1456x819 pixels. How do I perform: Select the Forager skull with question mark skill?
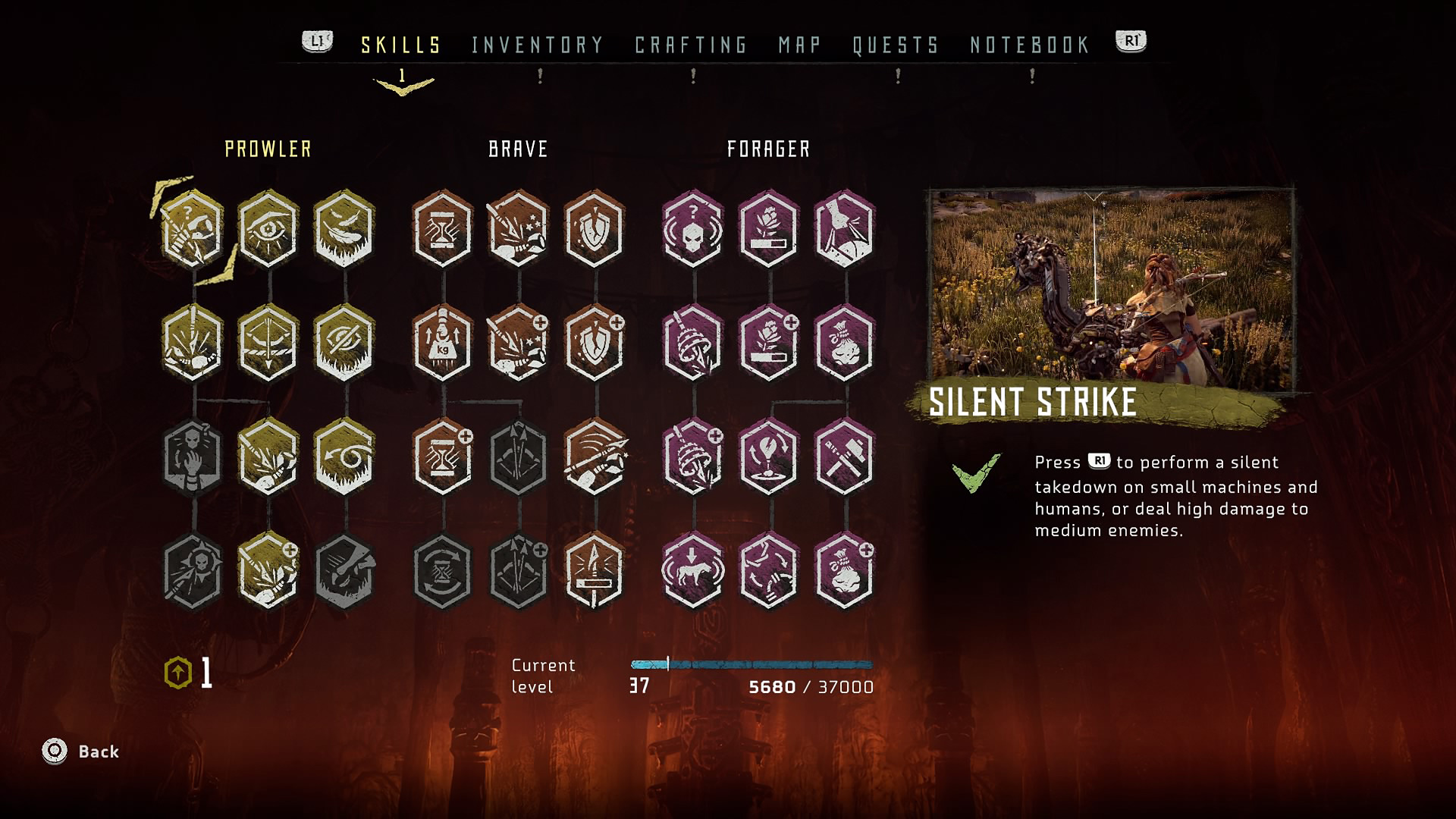tap(693, 229)
